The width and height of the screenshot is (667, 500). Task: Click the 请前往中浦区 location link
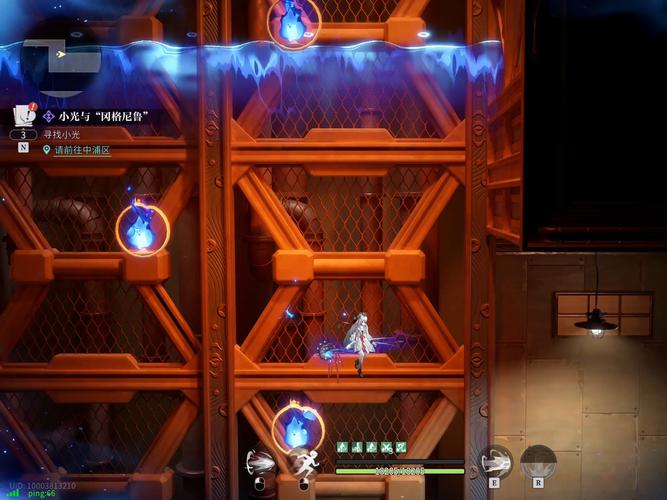click(82, 150)
